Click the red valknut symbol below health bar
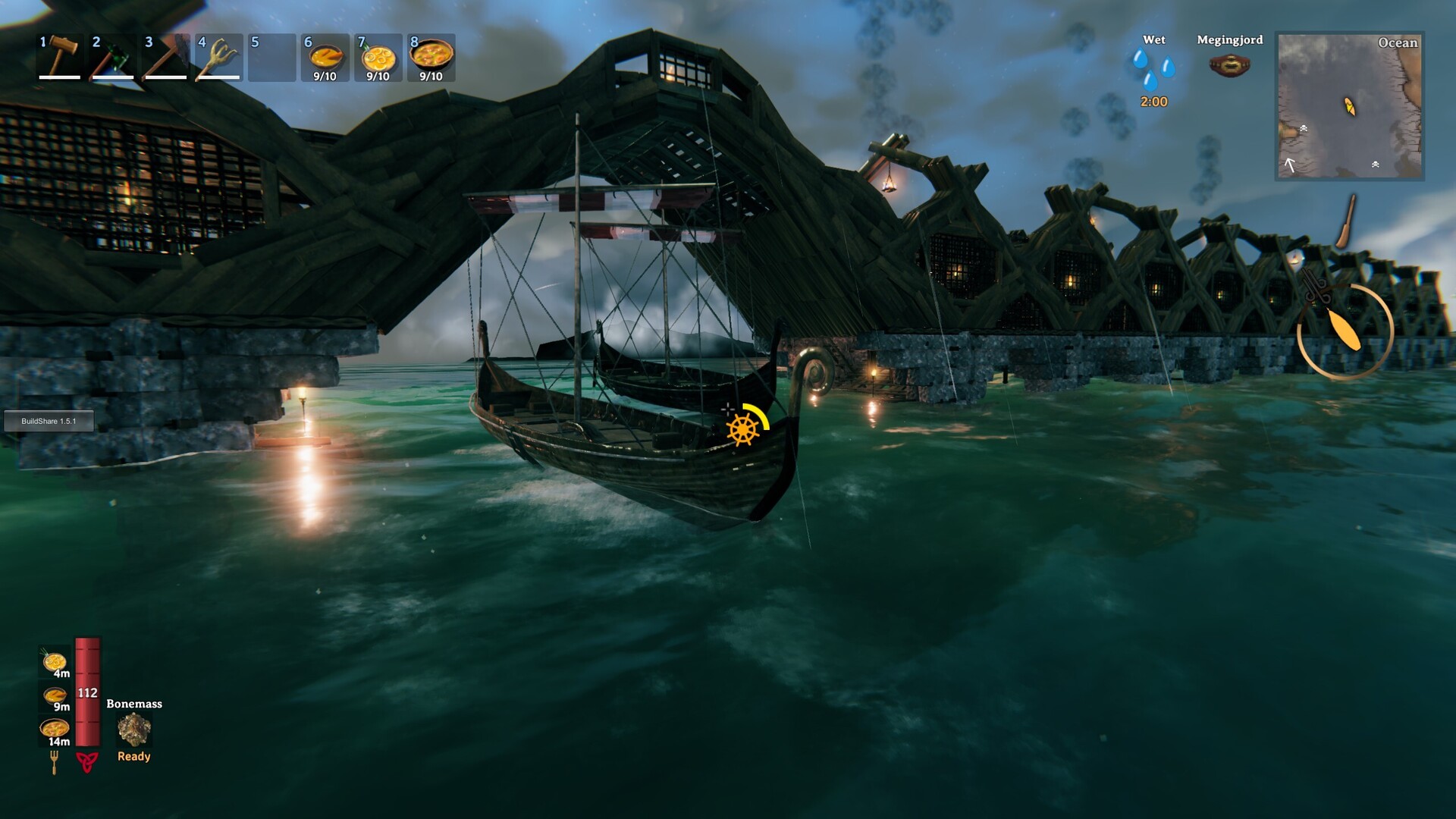The height and width of the screenshot is (819, 1456). tap(87, 761)
